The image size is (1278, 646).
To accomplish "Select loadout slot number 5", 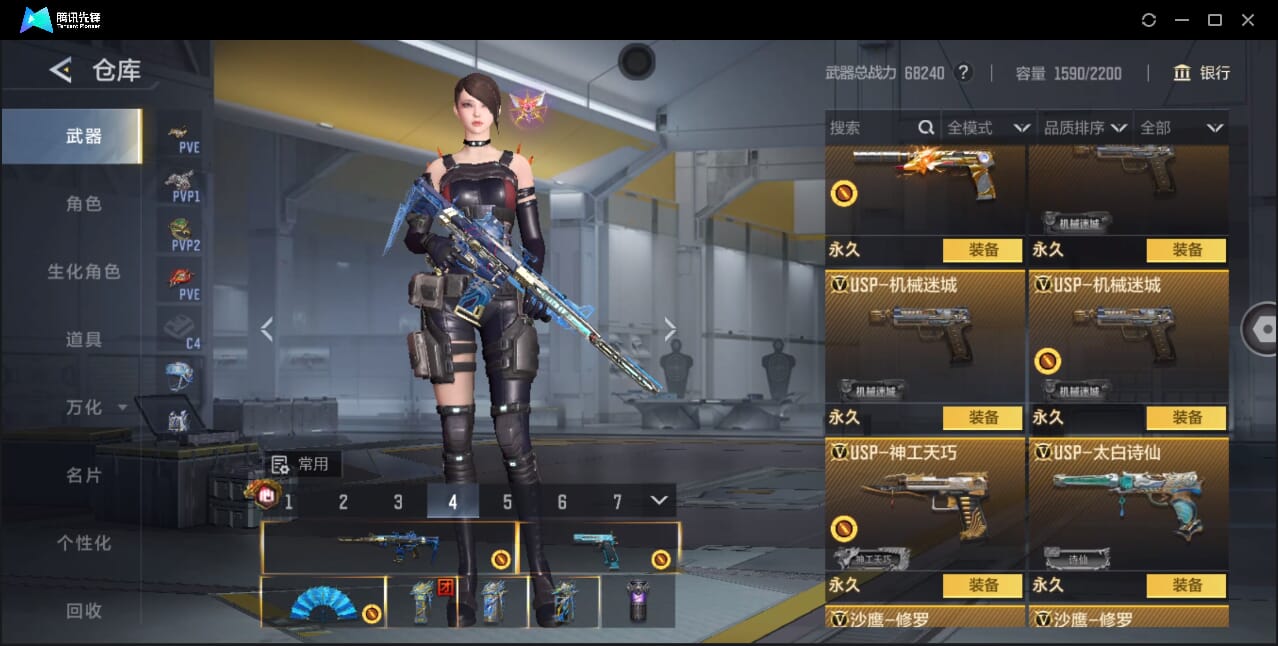I will click(507, 502).
